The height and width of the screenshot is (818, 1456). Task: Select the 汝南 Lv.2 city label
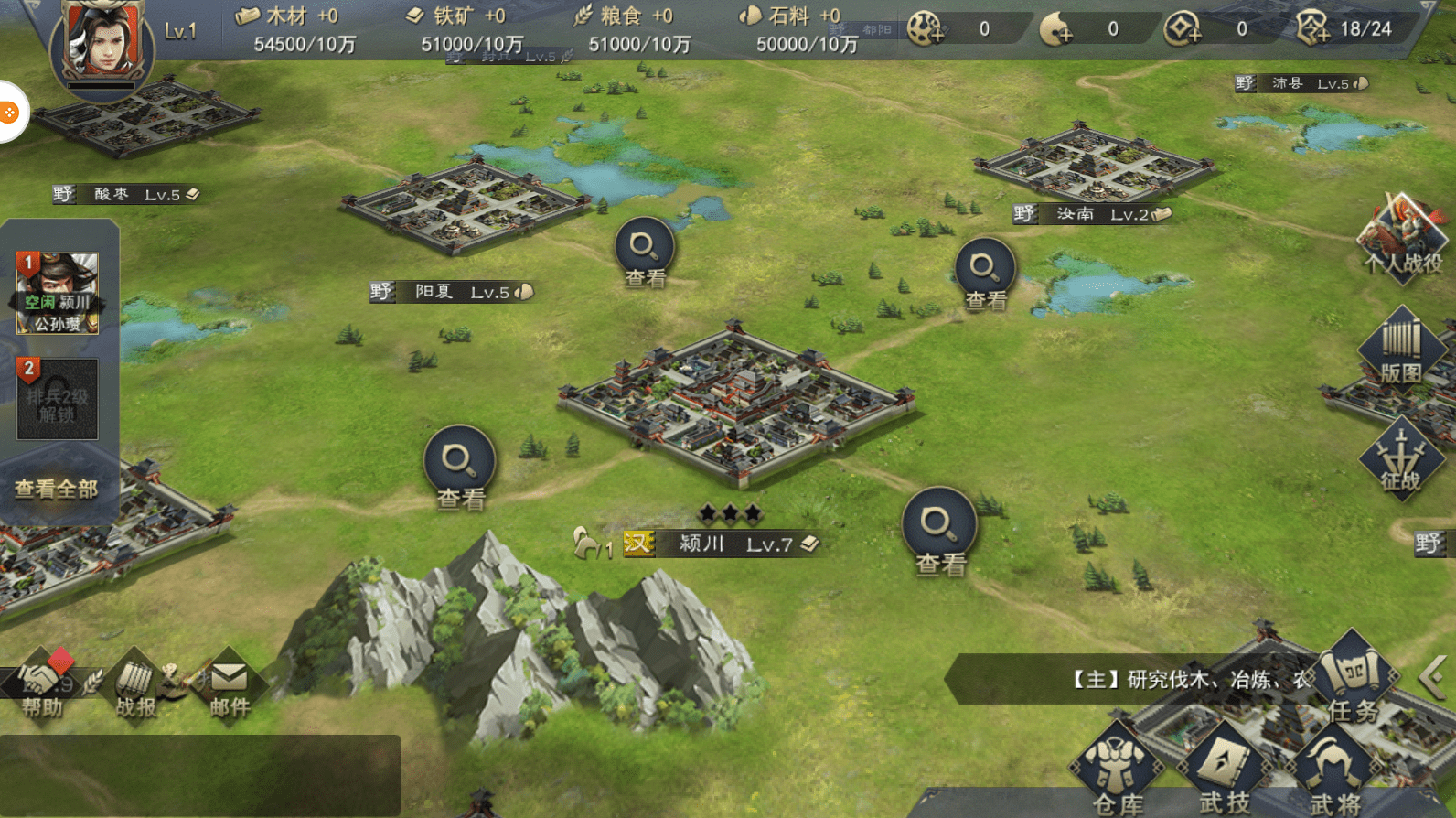pyautogui.click(x=1092, y=214)
